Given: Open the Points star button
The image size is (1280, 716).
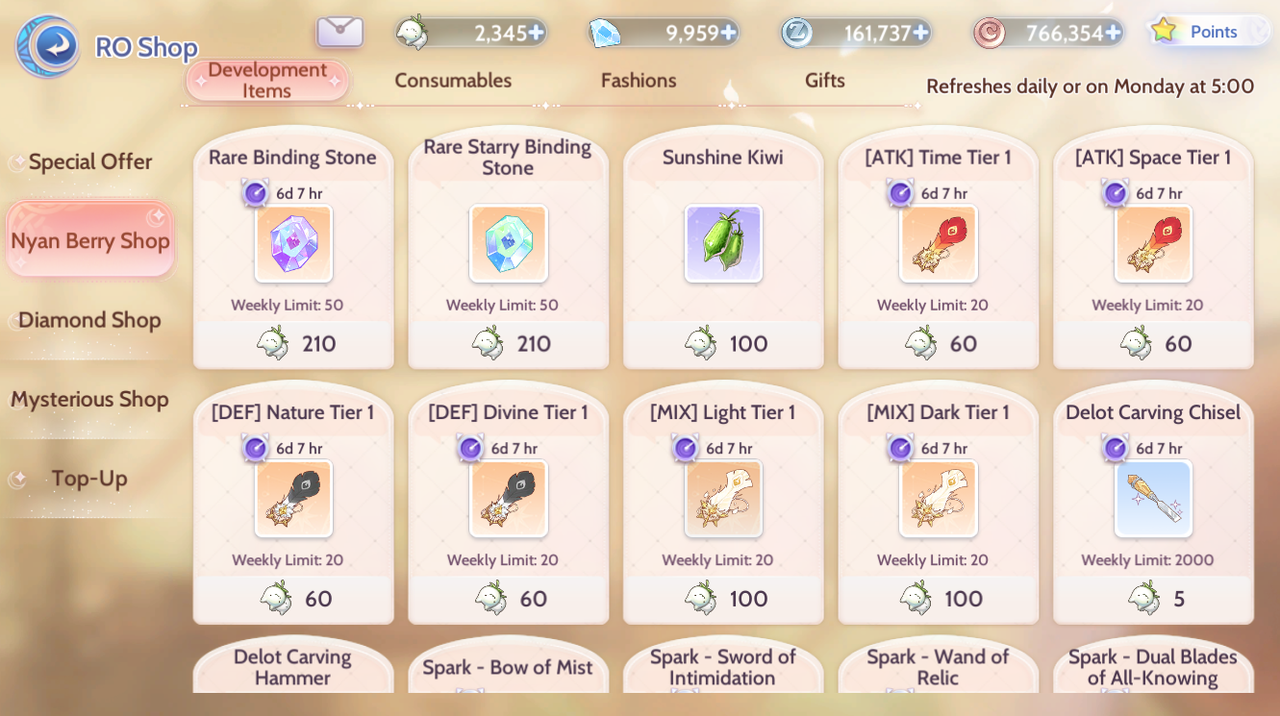Looking at the screenshot, I should (x=1206, y=31).
